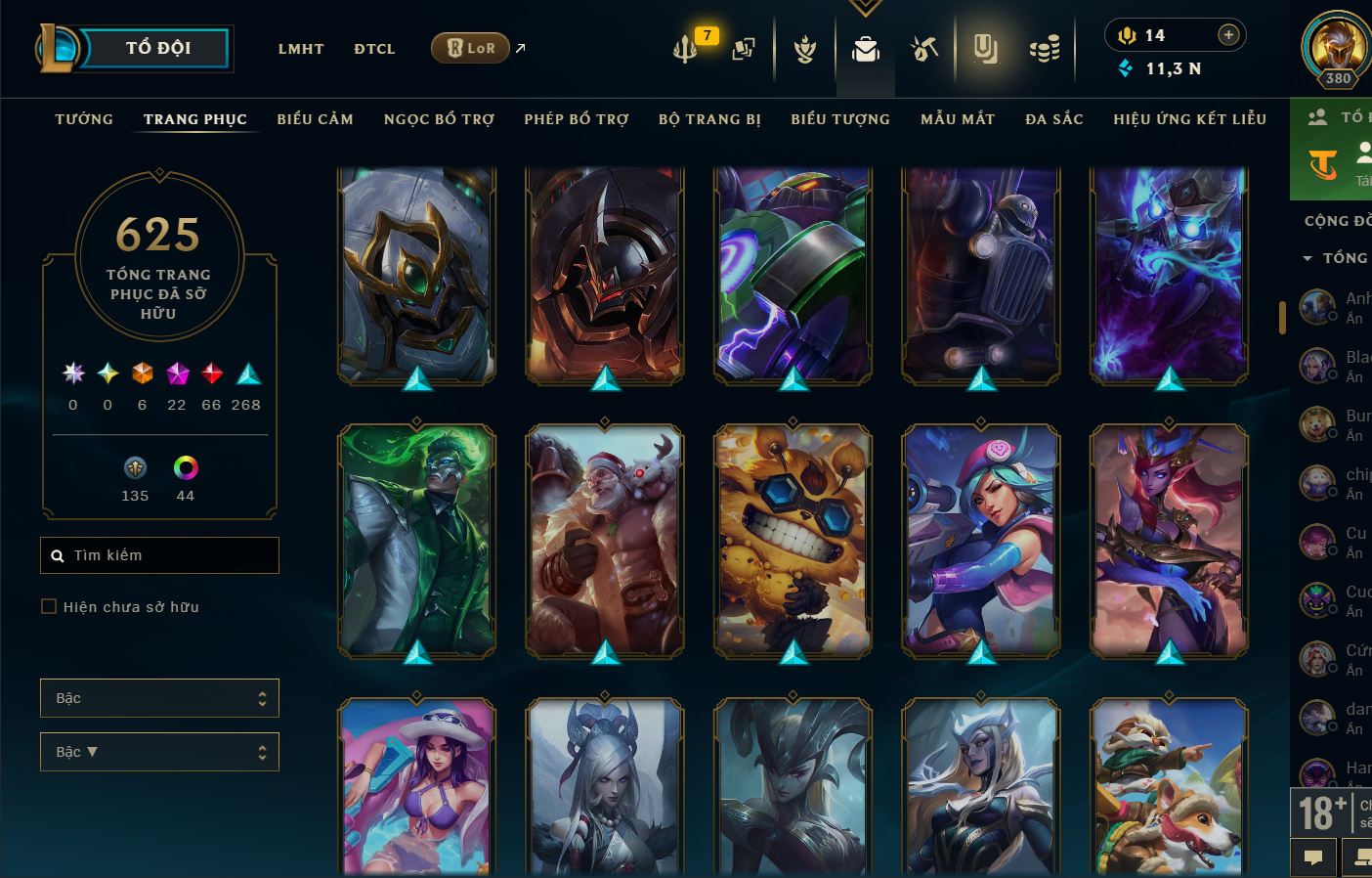This screenshot has width=1372, height=878.
Task: Open the first Bậc dropdown
Action: pyautogui.click(x=159, y=698)
